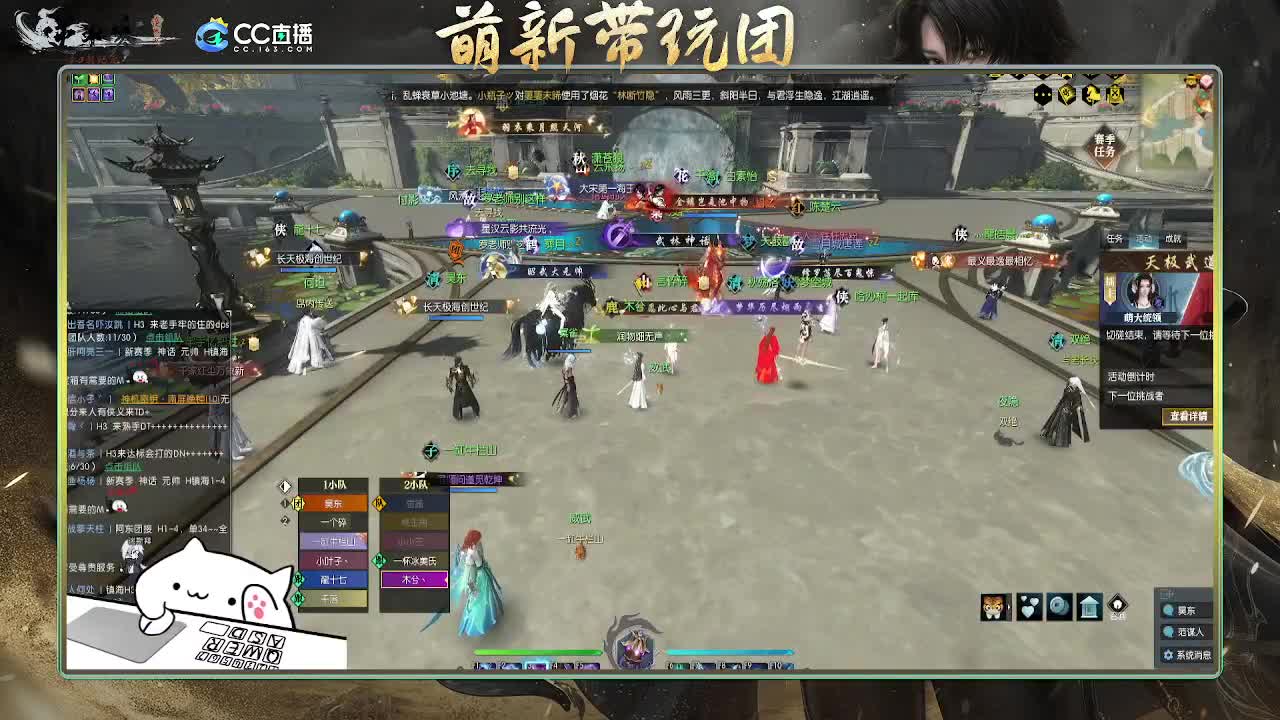
Task: Switch to the 成就 tab in the right panel
Action: pos(1173,238)
